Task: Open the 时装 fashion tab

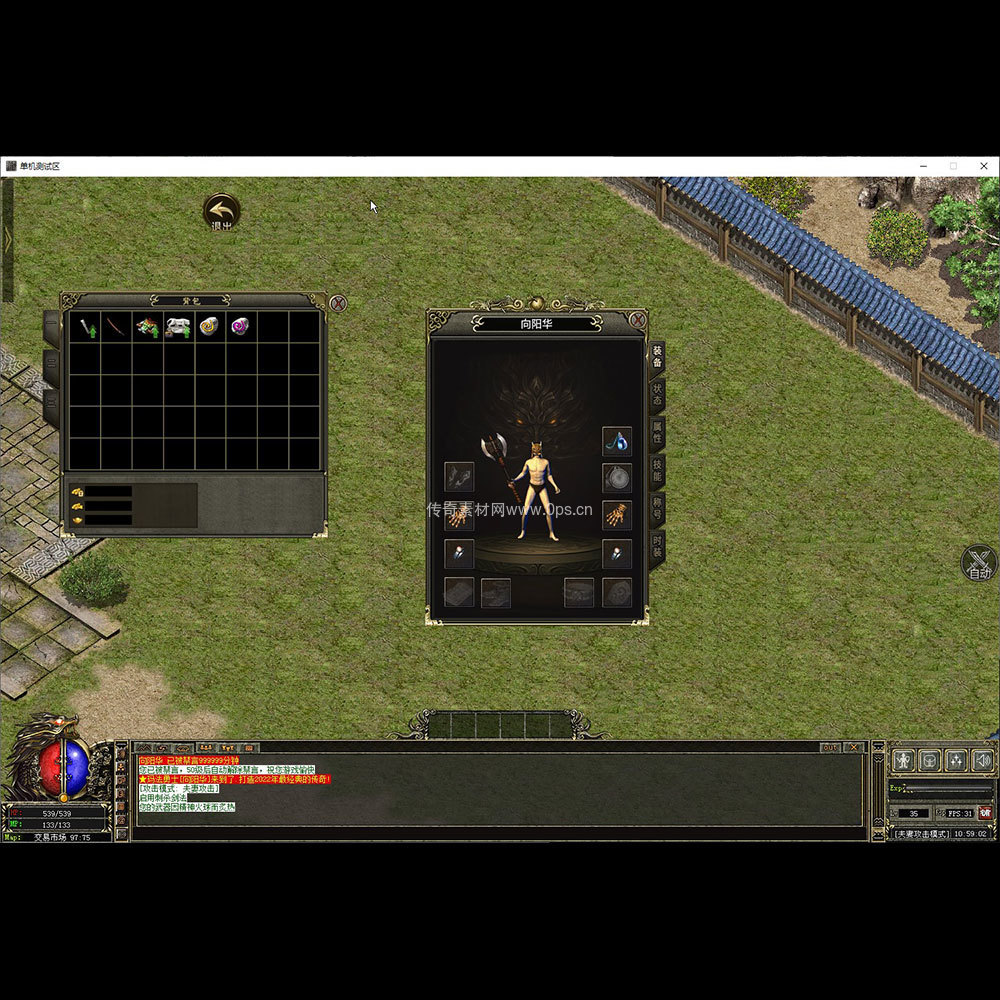Action: tap(657, 546)
